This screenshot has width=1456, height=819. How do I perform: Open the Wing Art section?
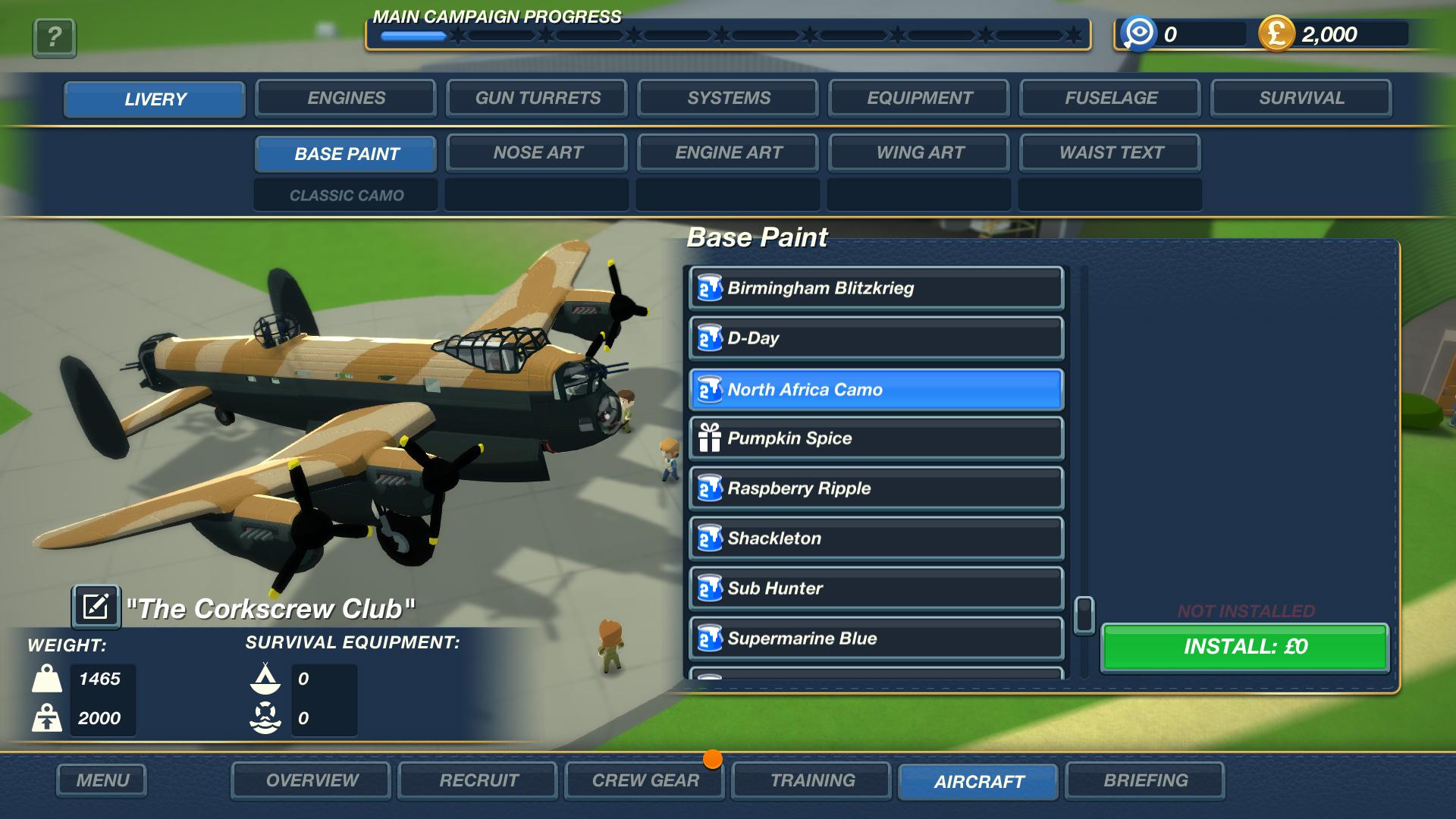tap(918, 152)
